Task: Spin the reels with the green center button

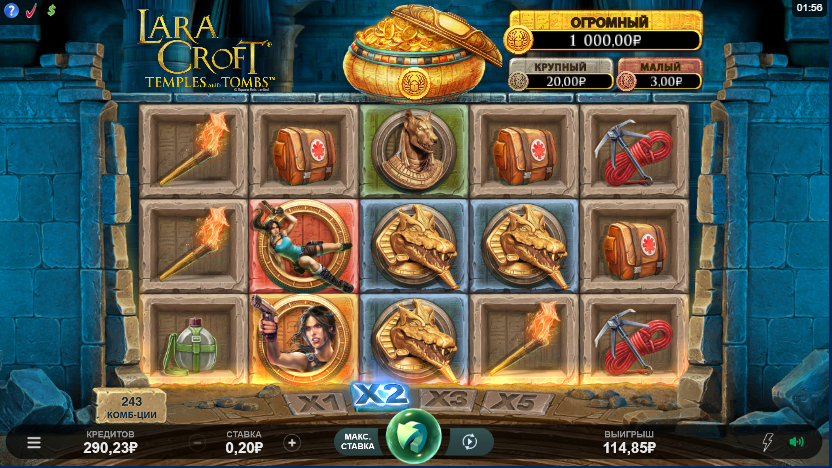Action: 414,436
